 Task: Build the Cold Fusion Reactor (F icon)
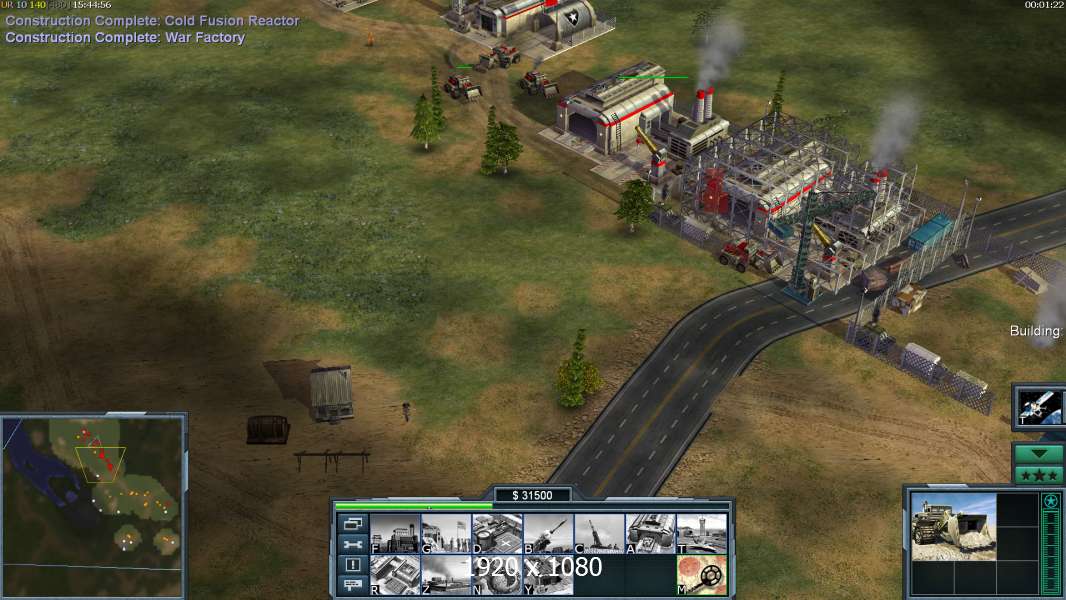pyautogui.click(x=395, y=534)
